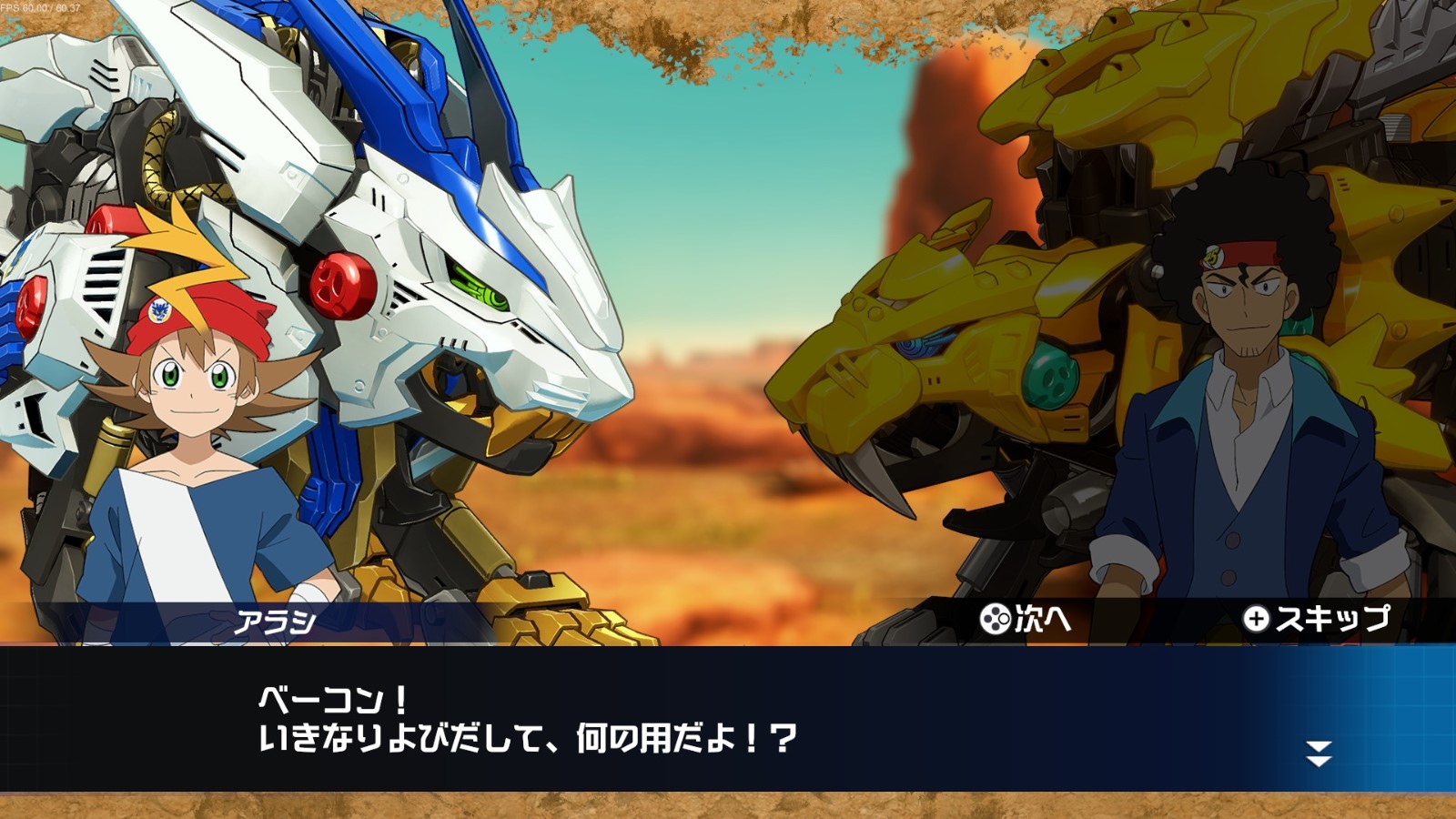
Task: Click the badge on Bacon's red headband
Action: (x=1214, y=258)
